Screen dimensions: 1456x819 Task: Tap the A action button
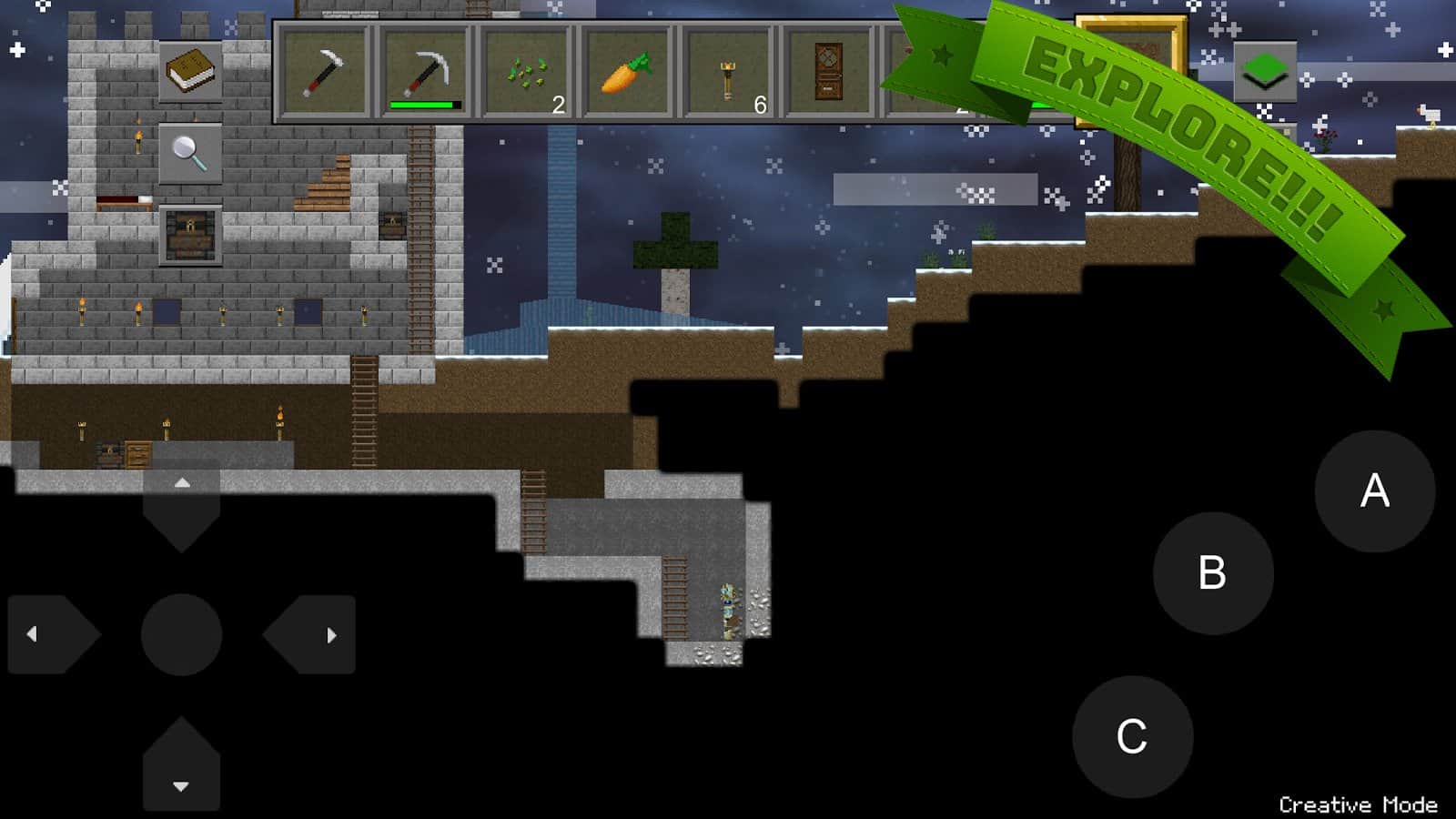1374,491
